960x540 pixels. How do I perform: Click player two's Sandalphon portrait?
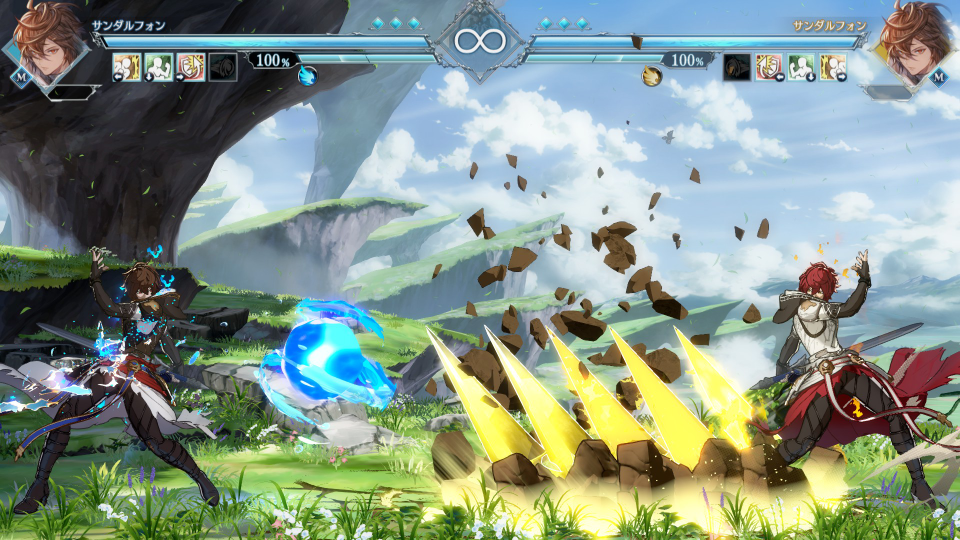coord(913,45)
